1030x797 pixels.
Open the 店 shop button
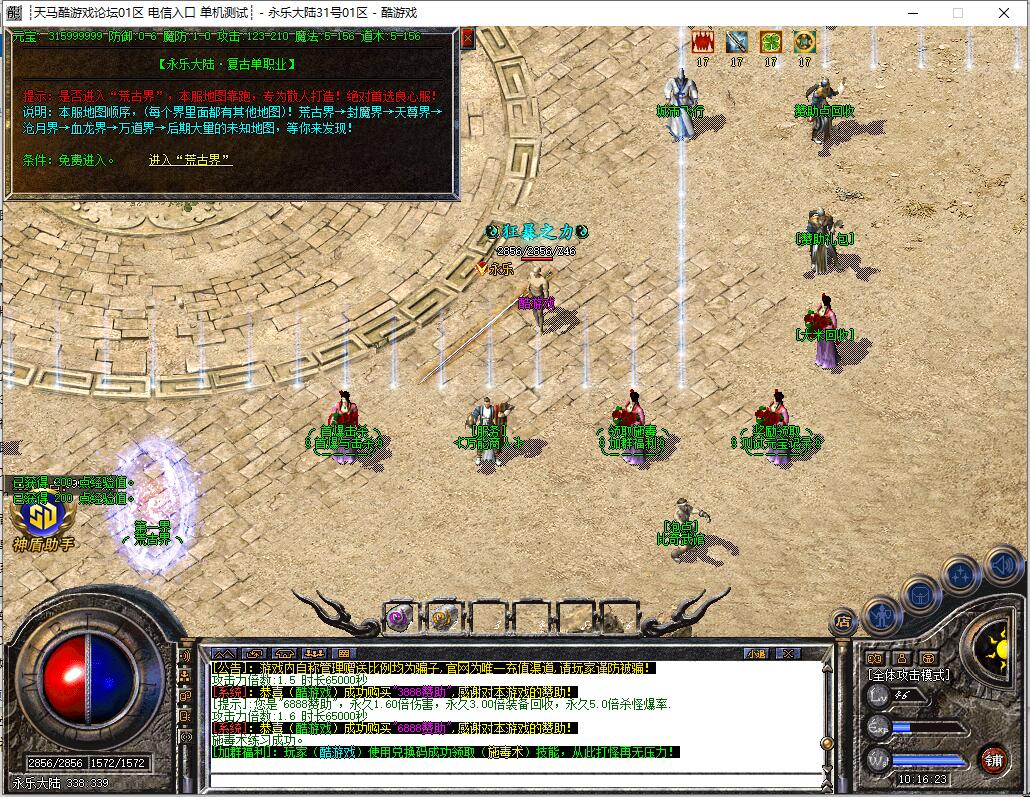point(843,623)
